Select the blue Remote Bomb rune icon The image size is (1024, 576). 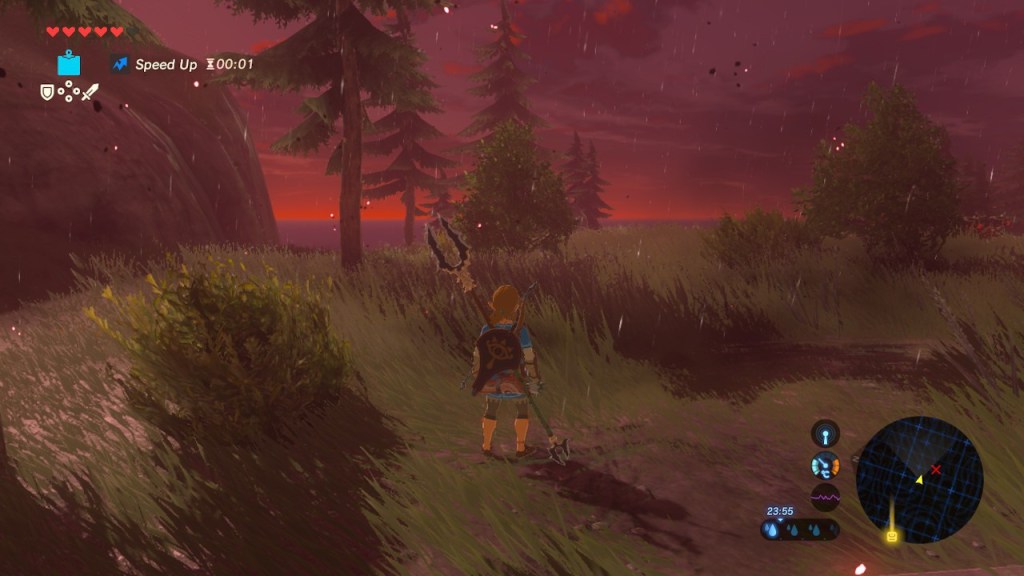point(70,64)
